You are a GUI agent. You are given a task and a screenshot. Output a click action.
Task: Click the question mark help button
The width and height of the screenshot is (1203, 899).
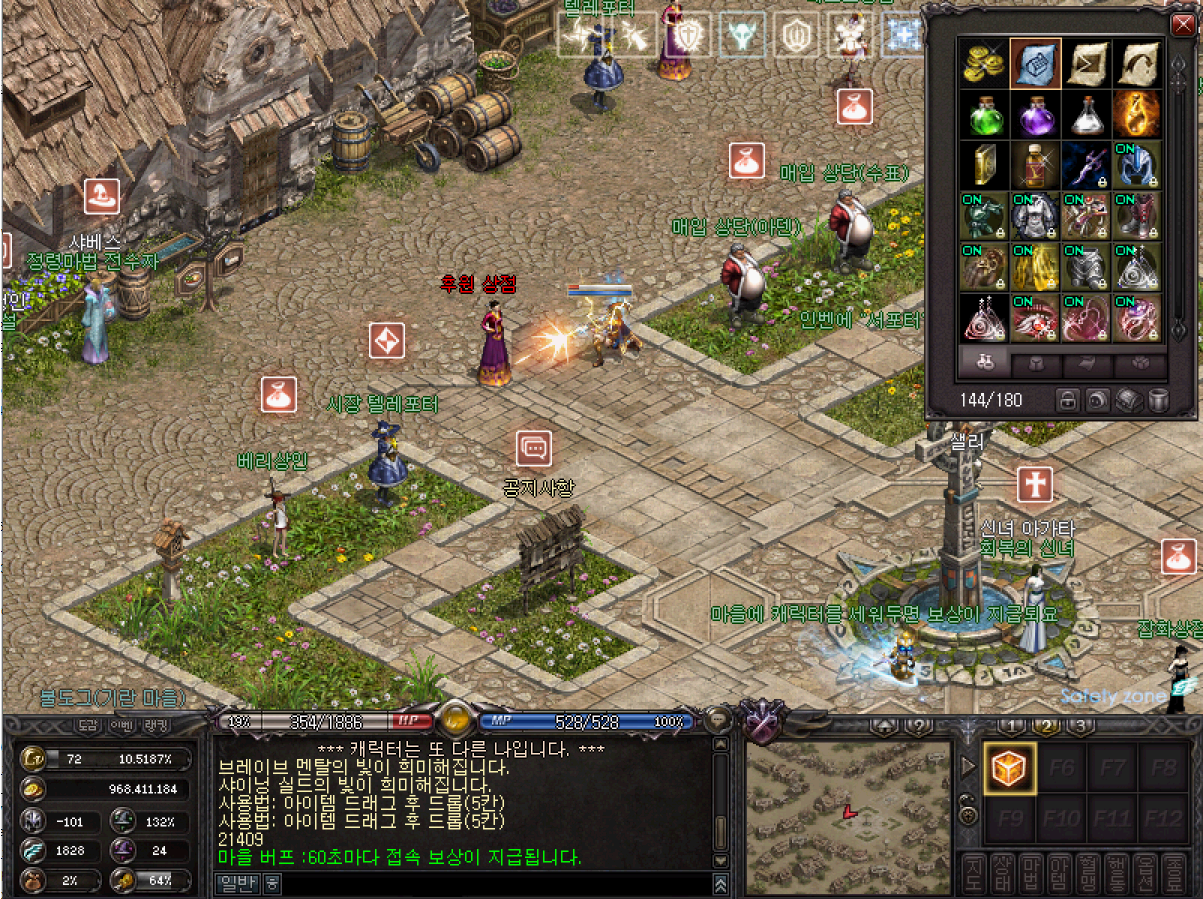(918, 726)
